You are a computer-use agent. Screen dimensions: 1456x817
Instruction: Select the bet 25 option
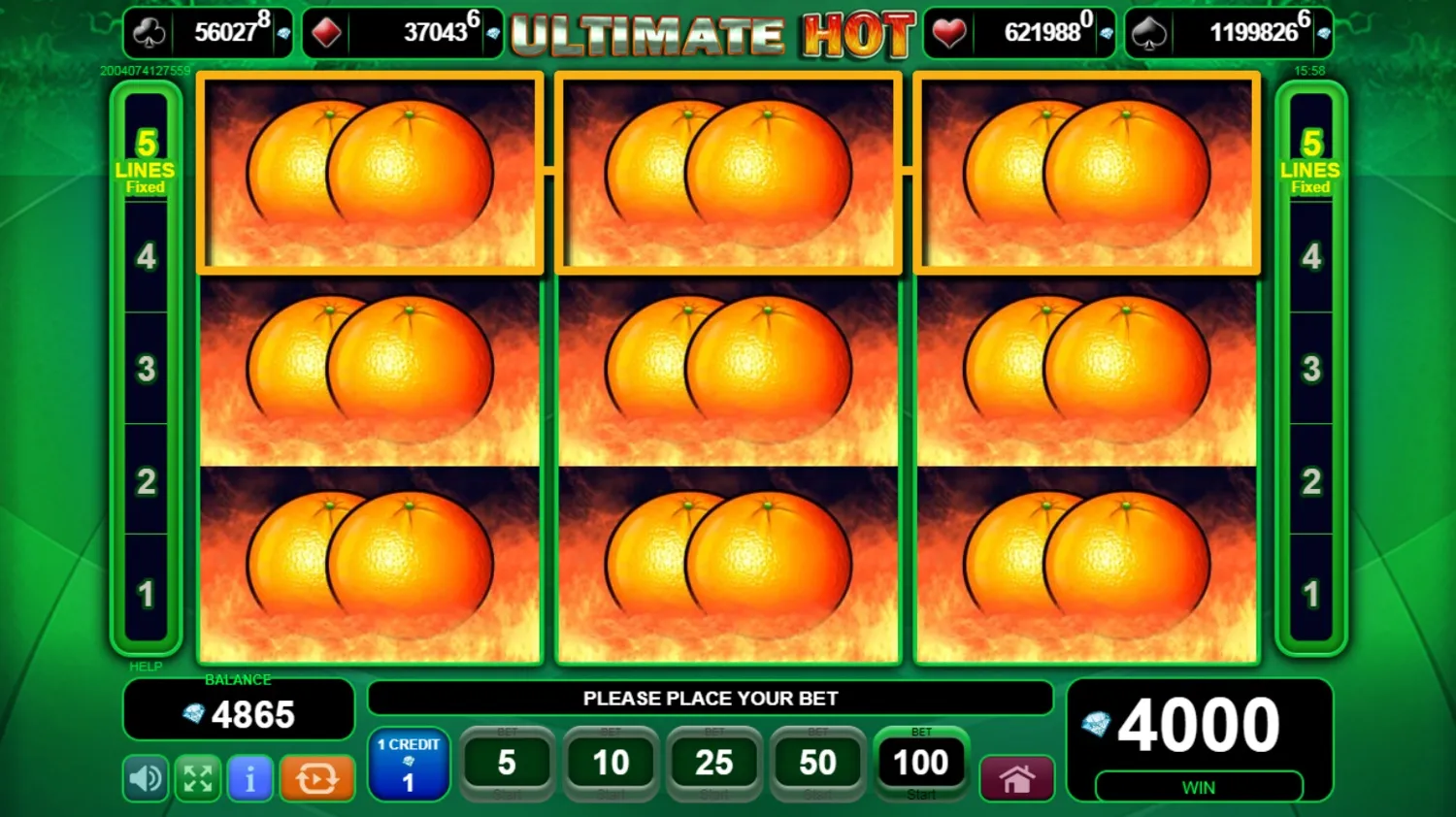[714, 764]
